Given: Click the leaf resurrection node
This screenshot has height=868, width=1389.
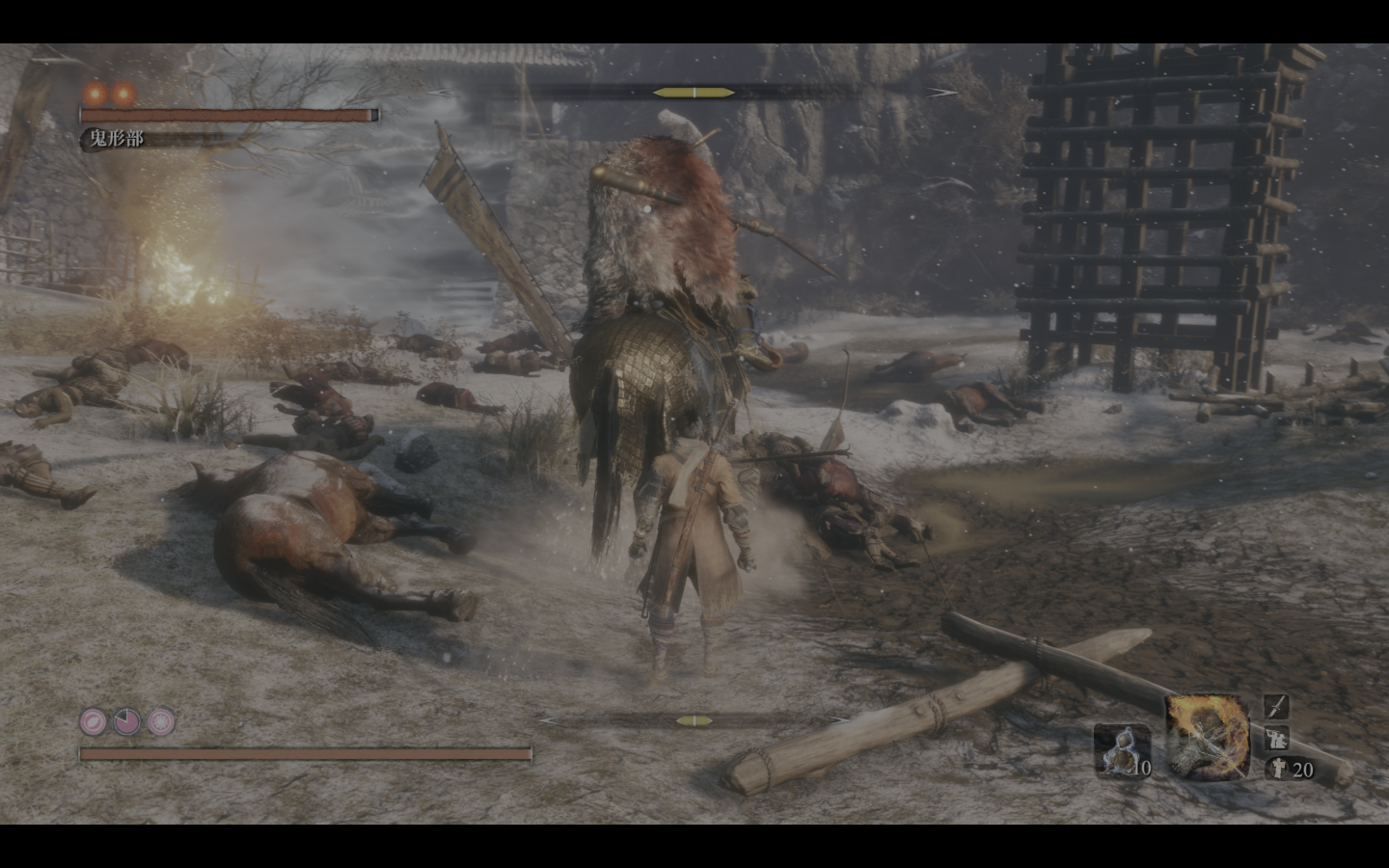Looking at the screenshot, I should pos(95,720).
